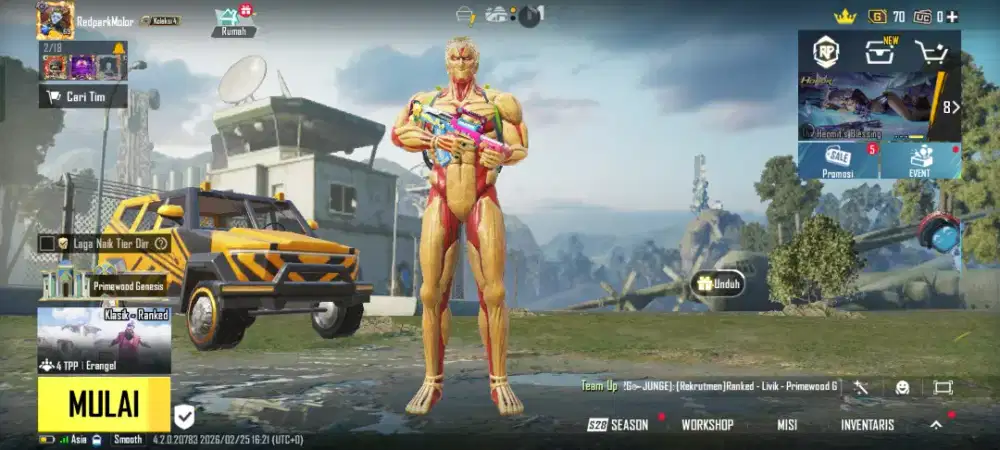Open the Promosi sale panel
The width and height of the screenshot is (1000, 450).
[x=838, y=160]
